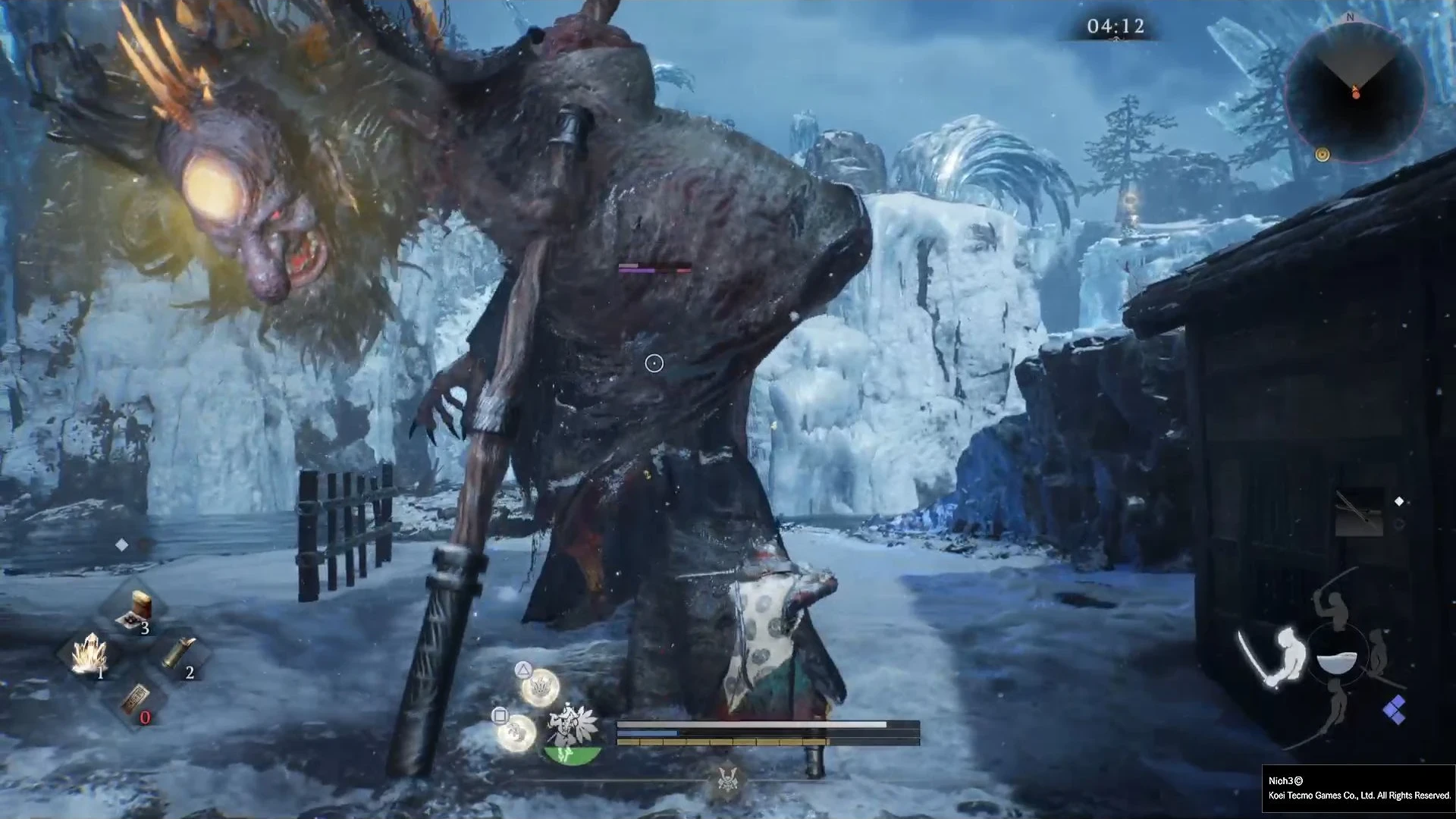Activate the upper glowing guardian spirit skill
This screenshot has height=819, width=1456.
(540, 687)
